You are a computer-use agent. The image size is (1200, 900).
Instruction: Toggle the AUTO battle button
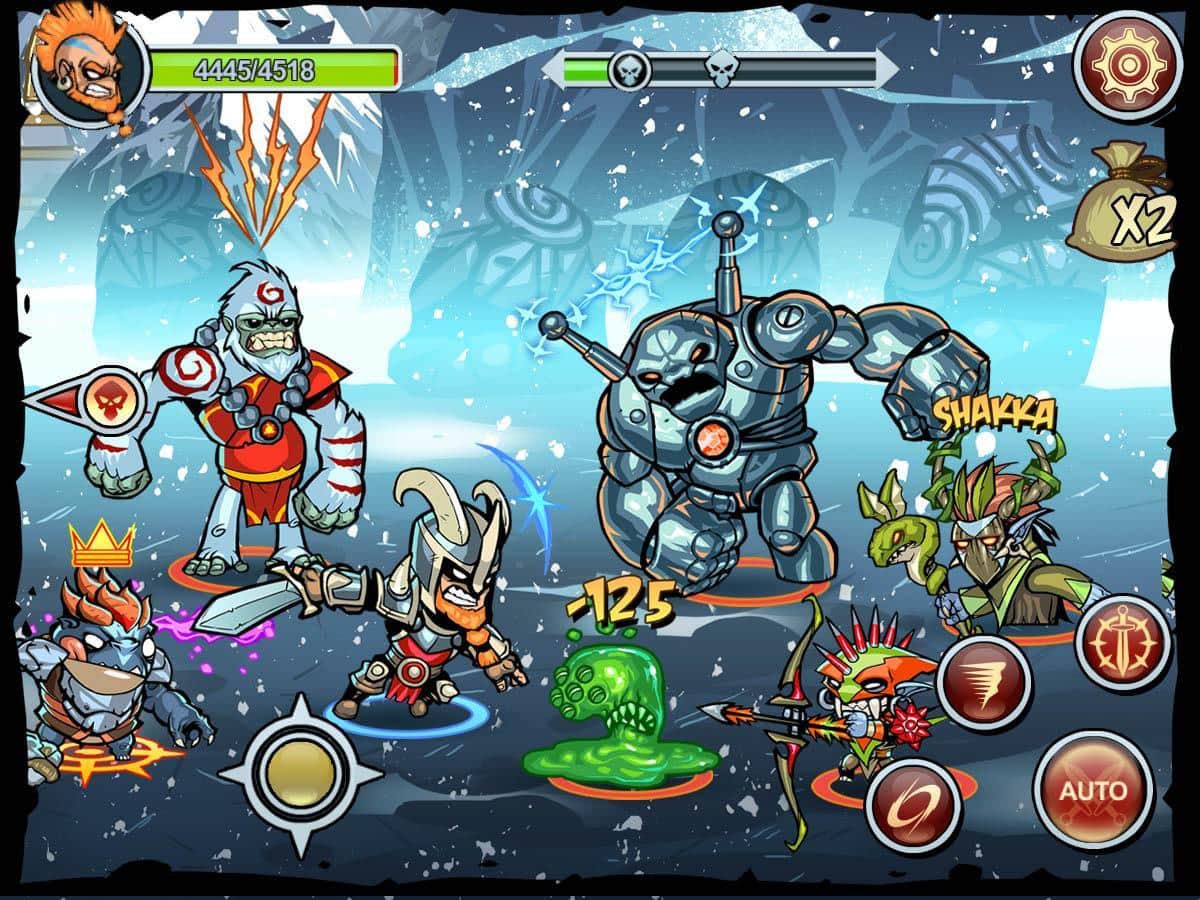tap(1093, 790)
